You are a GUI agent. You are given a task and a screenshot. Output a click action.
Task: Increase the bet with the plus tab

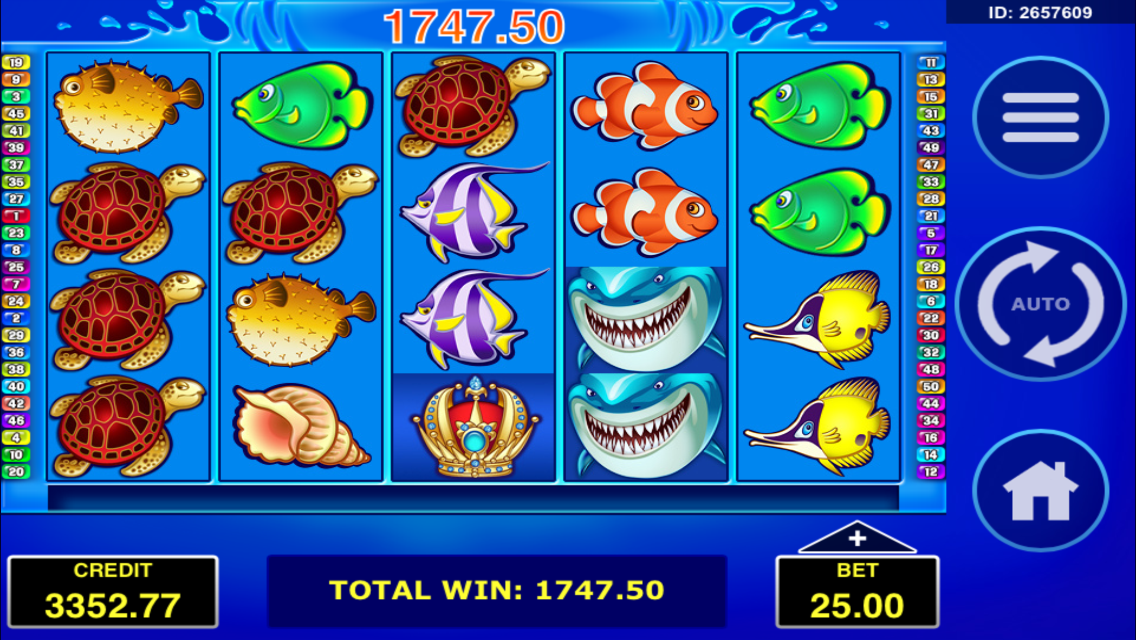pyautogui.click(x=857, y=540)
